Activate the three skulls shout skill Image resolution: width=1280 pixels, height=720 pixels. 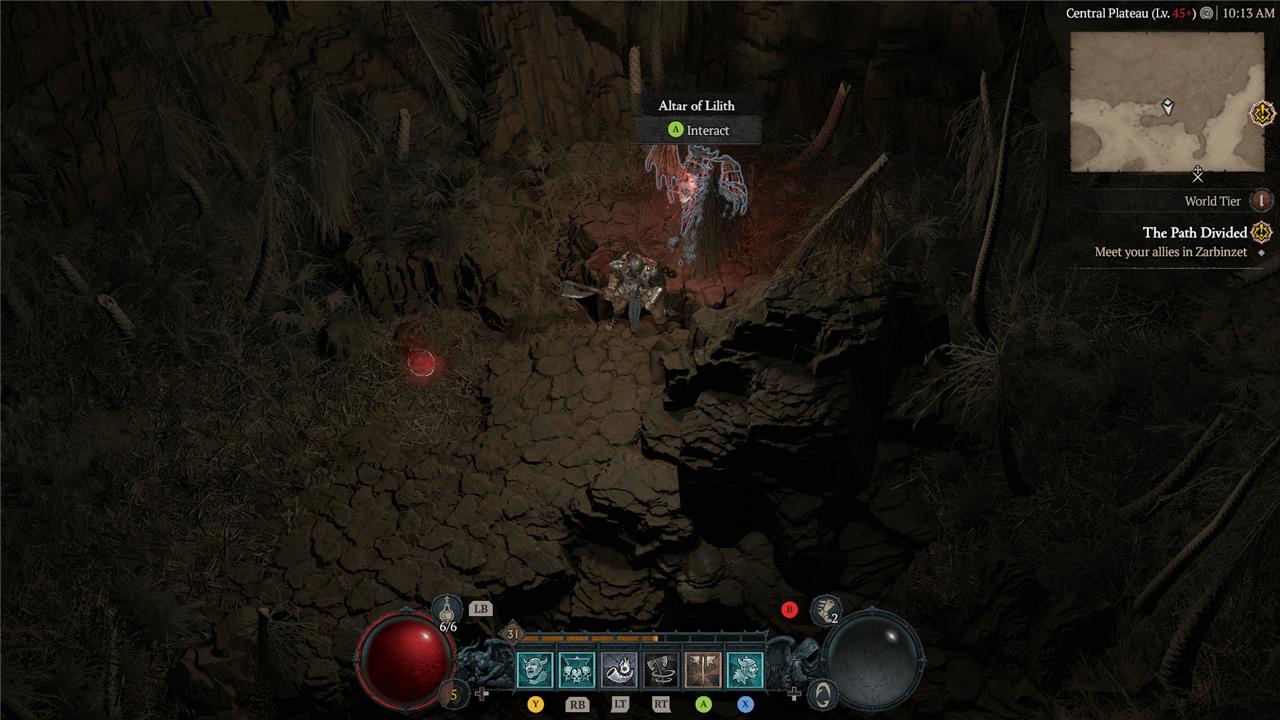(x=576, y=670)
